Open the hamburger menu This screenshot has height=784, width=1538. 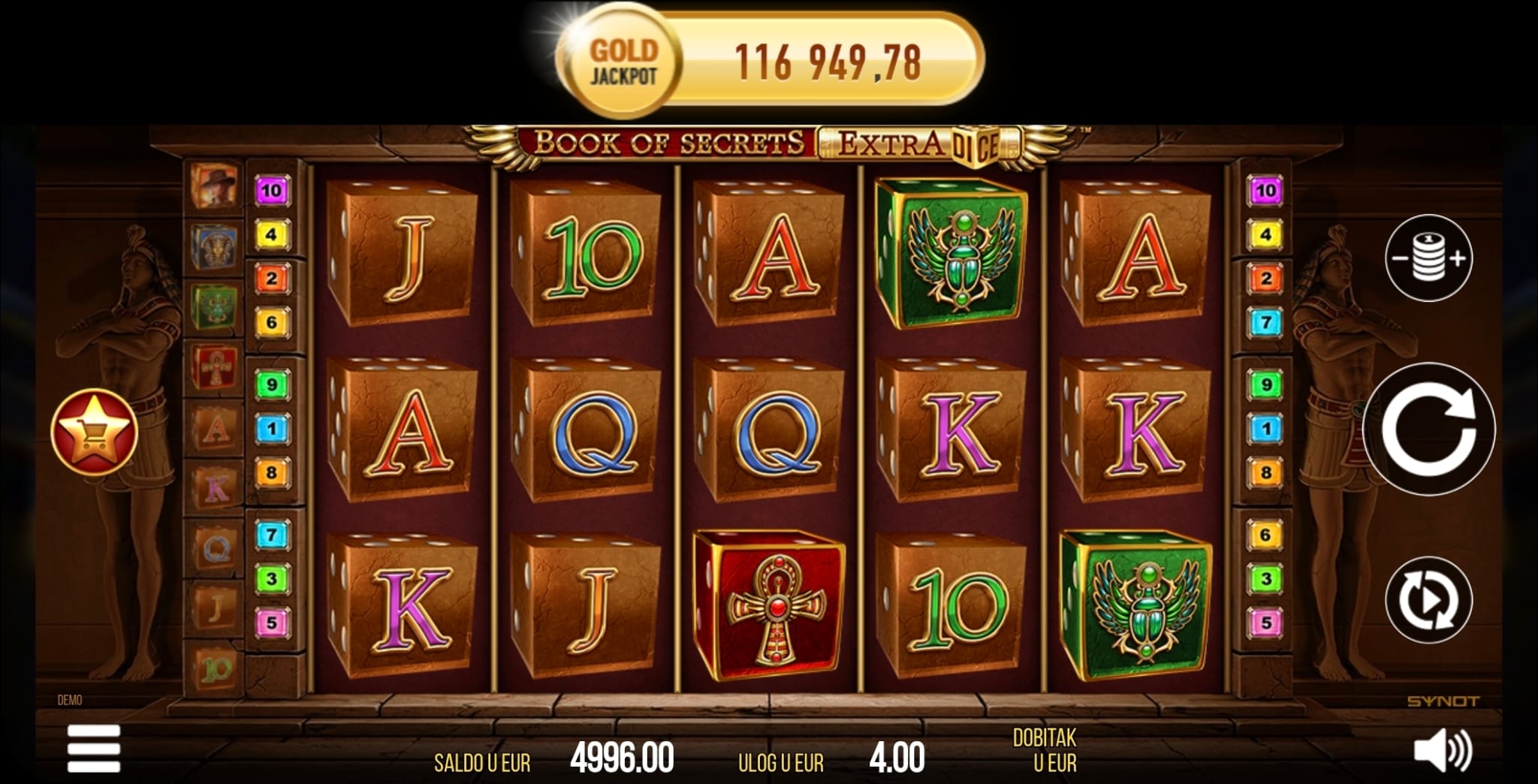tap(94, 748)
